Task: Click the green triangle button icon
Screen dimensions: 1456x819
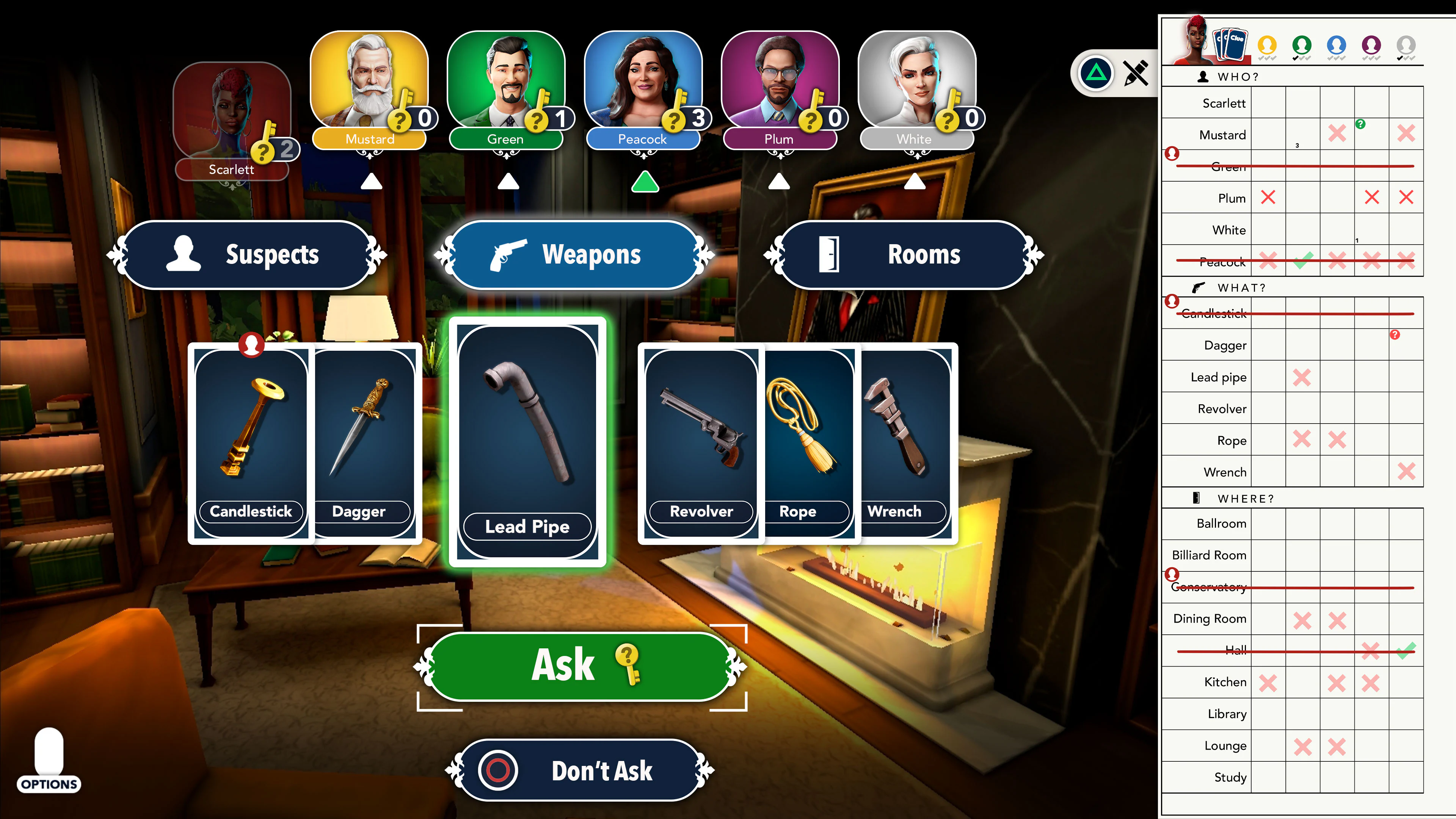Action: coord(1095,74)
